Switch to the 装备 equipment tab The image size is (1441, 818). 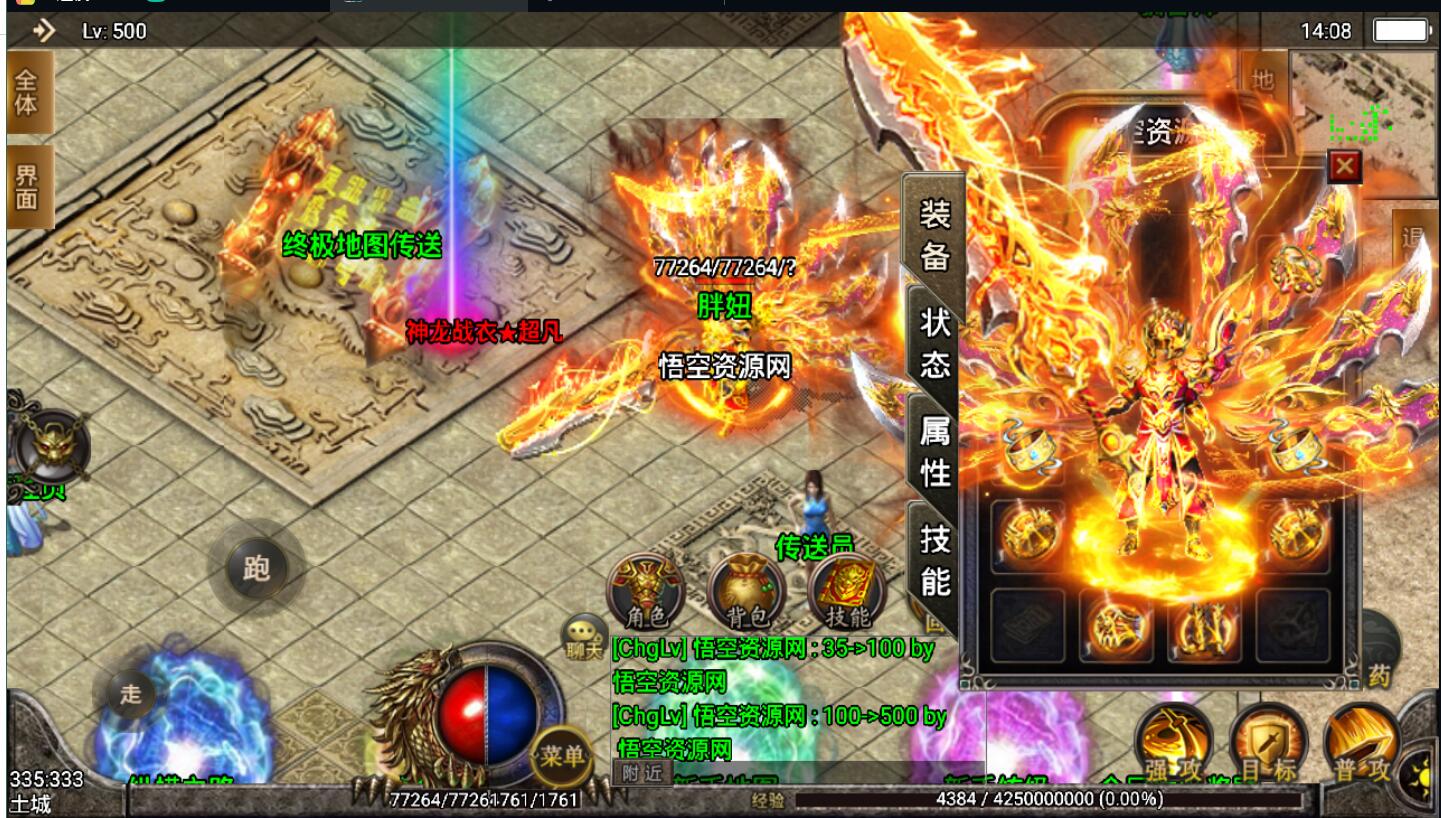point(934,234)
